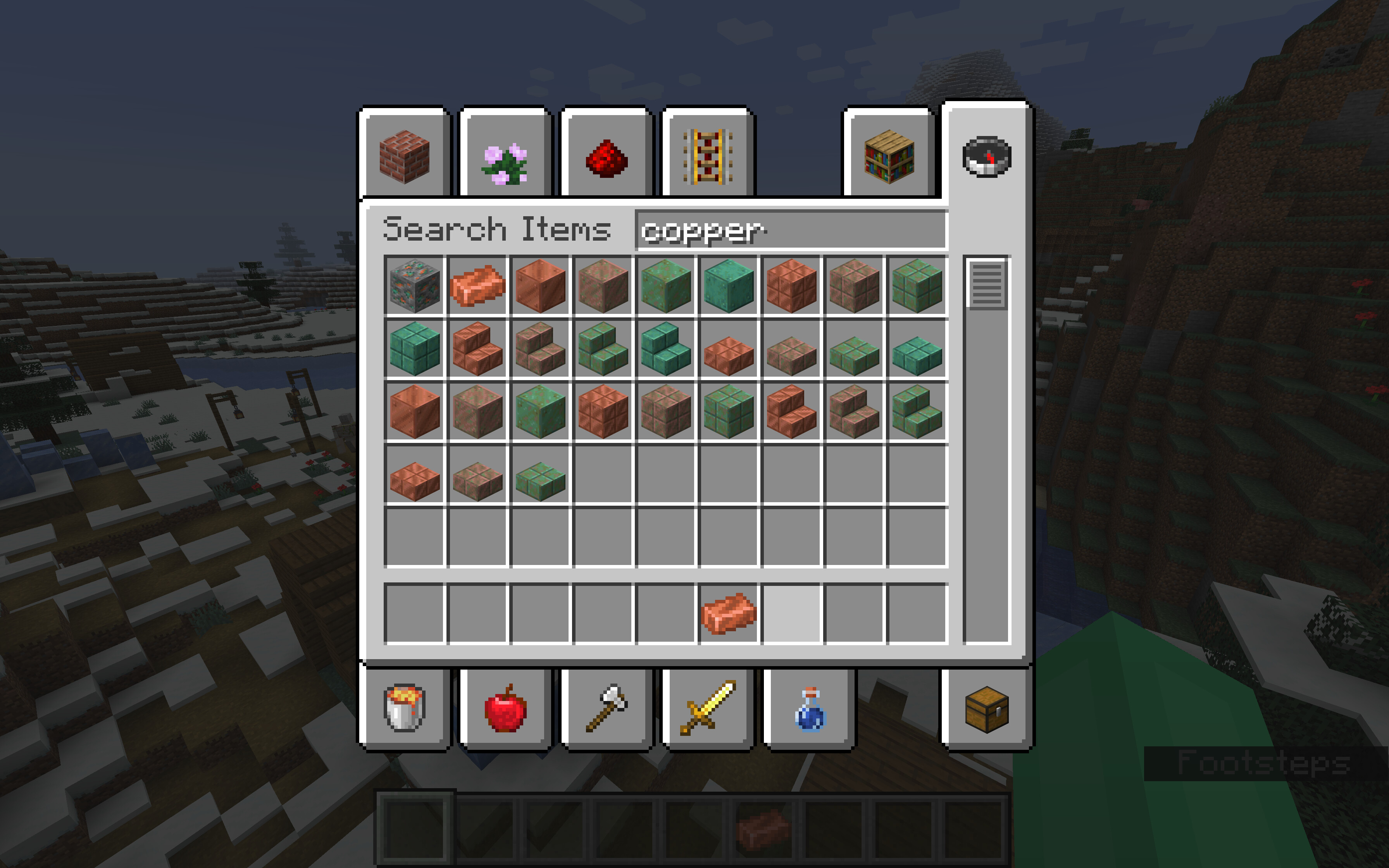The width and height of the screenshot is (1389, 868).
Task: Open the Building Blocks brick tab
Action: click(405, 156)
